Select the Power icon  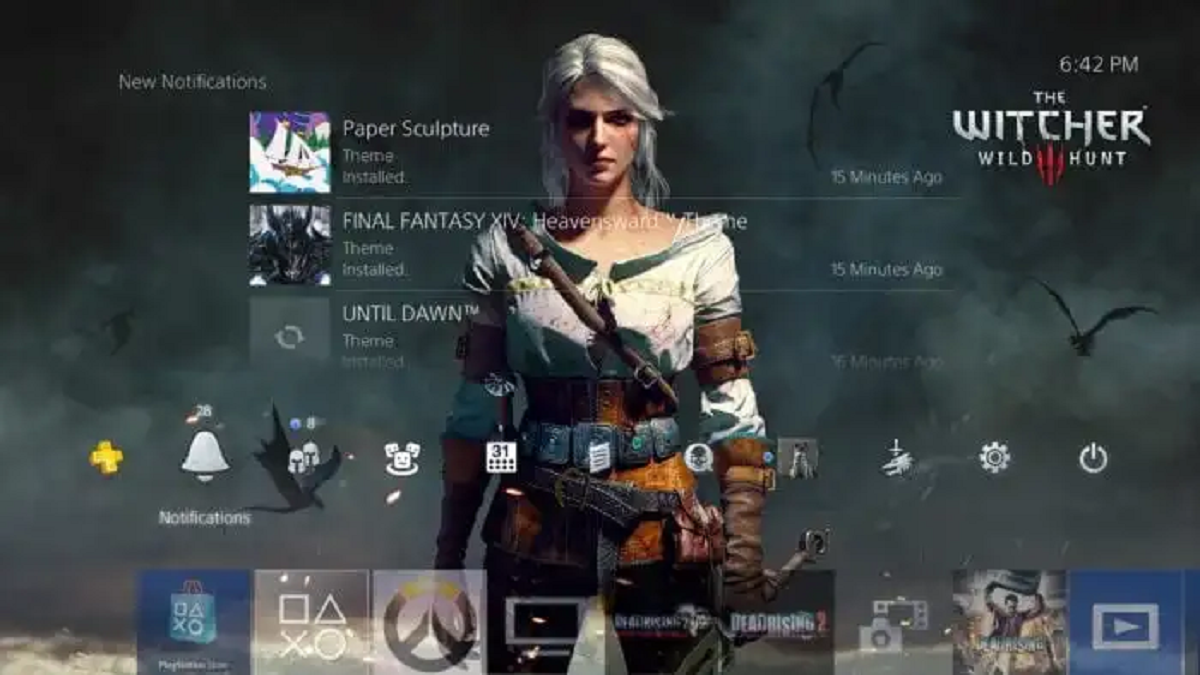tap(1093, 458)
